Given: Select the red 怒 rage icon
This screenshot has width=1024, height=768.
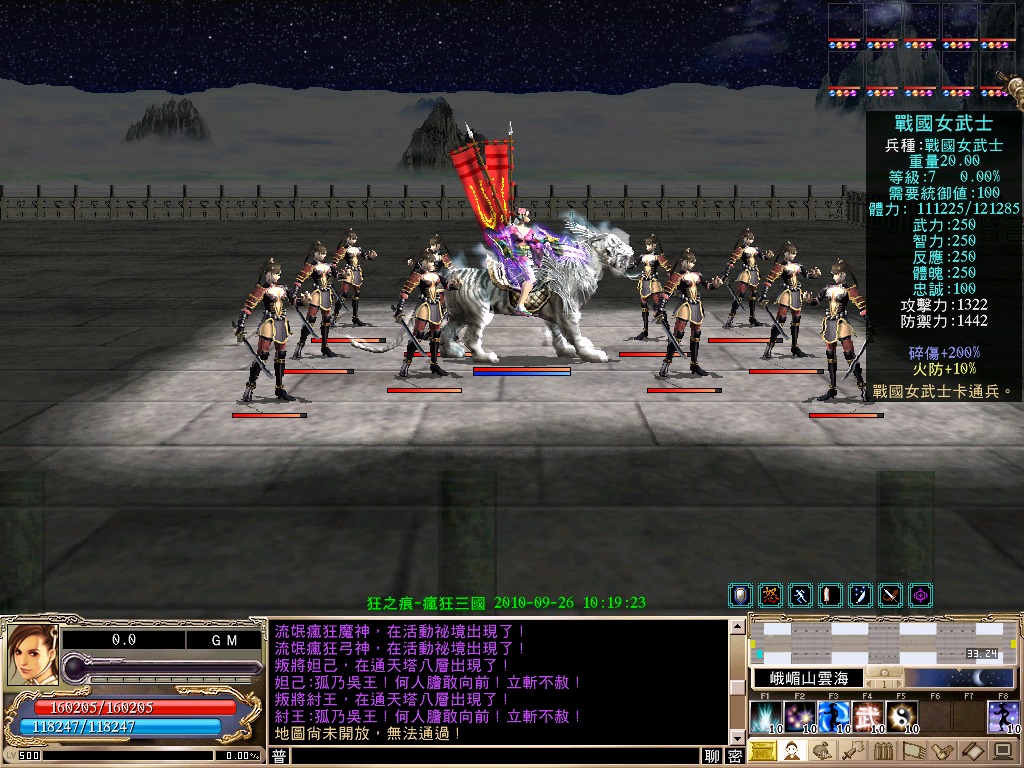Looking at the screenshot, I should [x=770, y=596].
